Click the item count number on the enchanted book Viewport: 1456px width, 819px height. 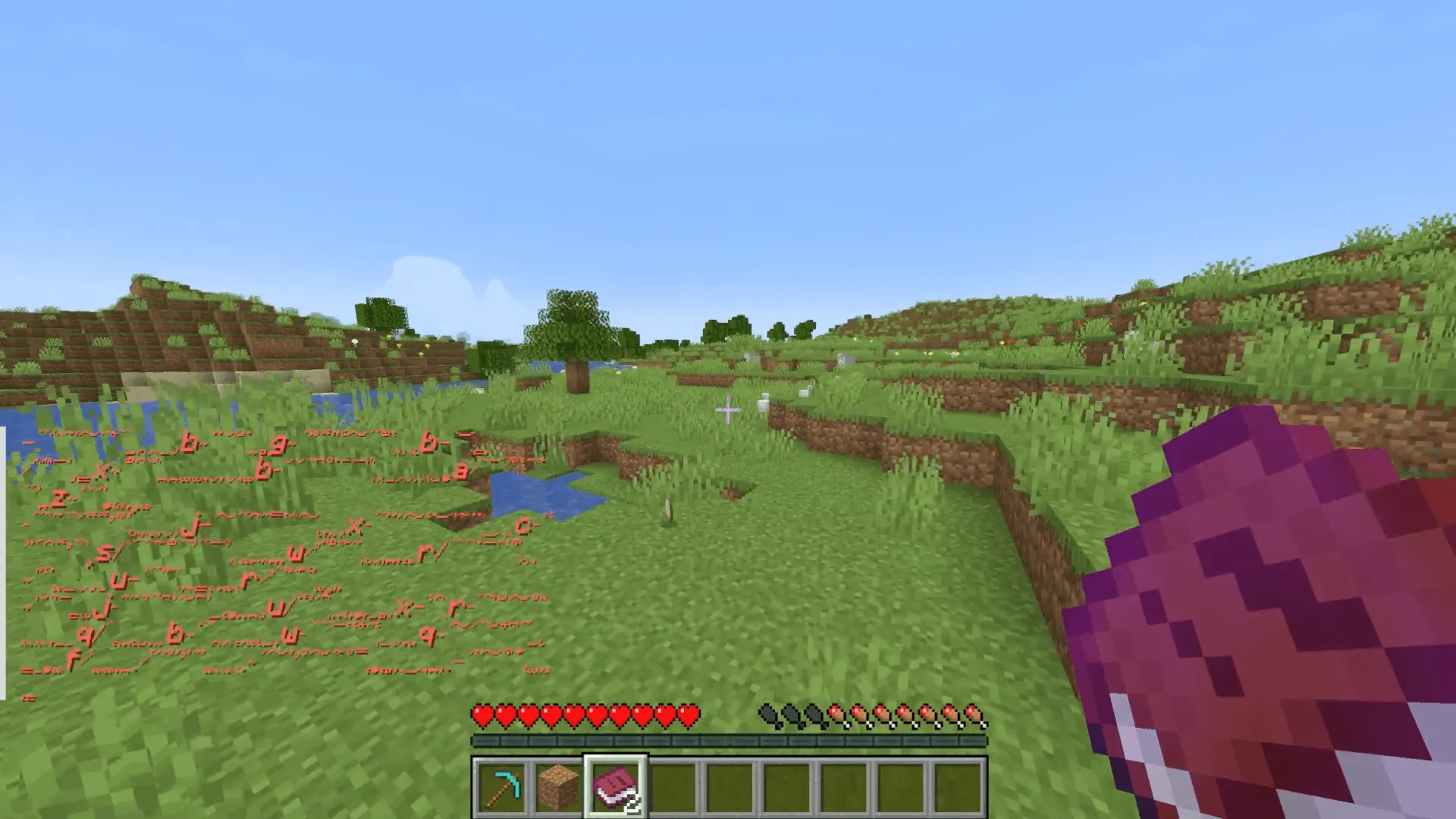click(632, 802)
